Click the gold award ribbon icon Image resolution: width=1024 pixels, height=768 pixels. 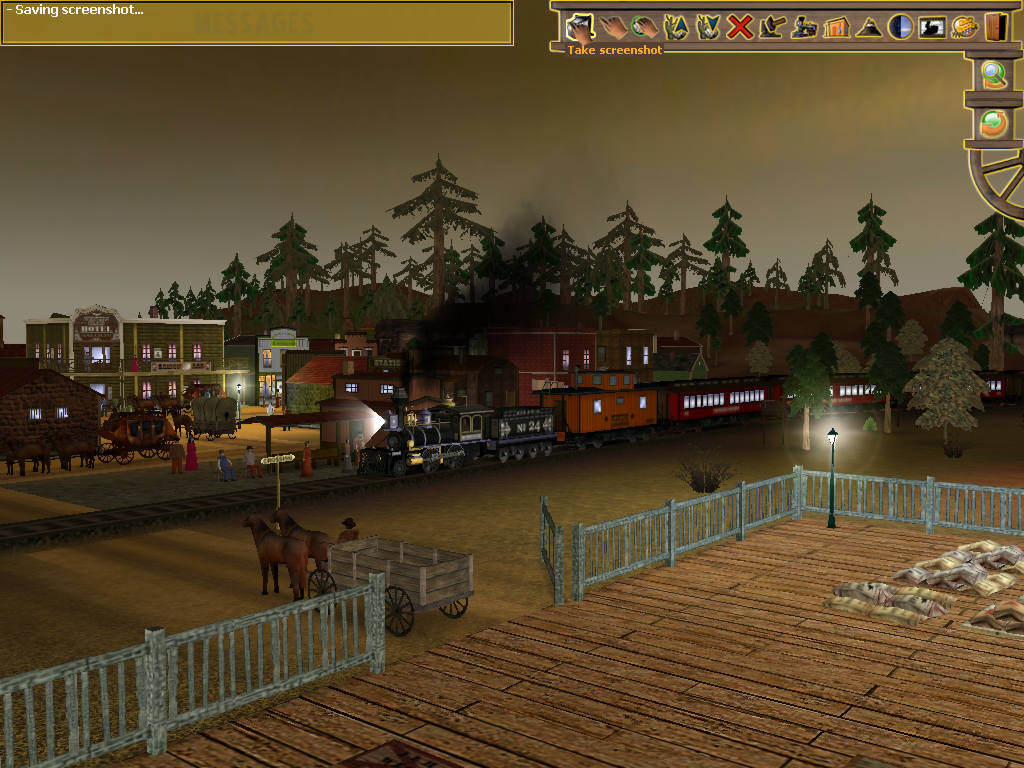click(x=964, y=26)
